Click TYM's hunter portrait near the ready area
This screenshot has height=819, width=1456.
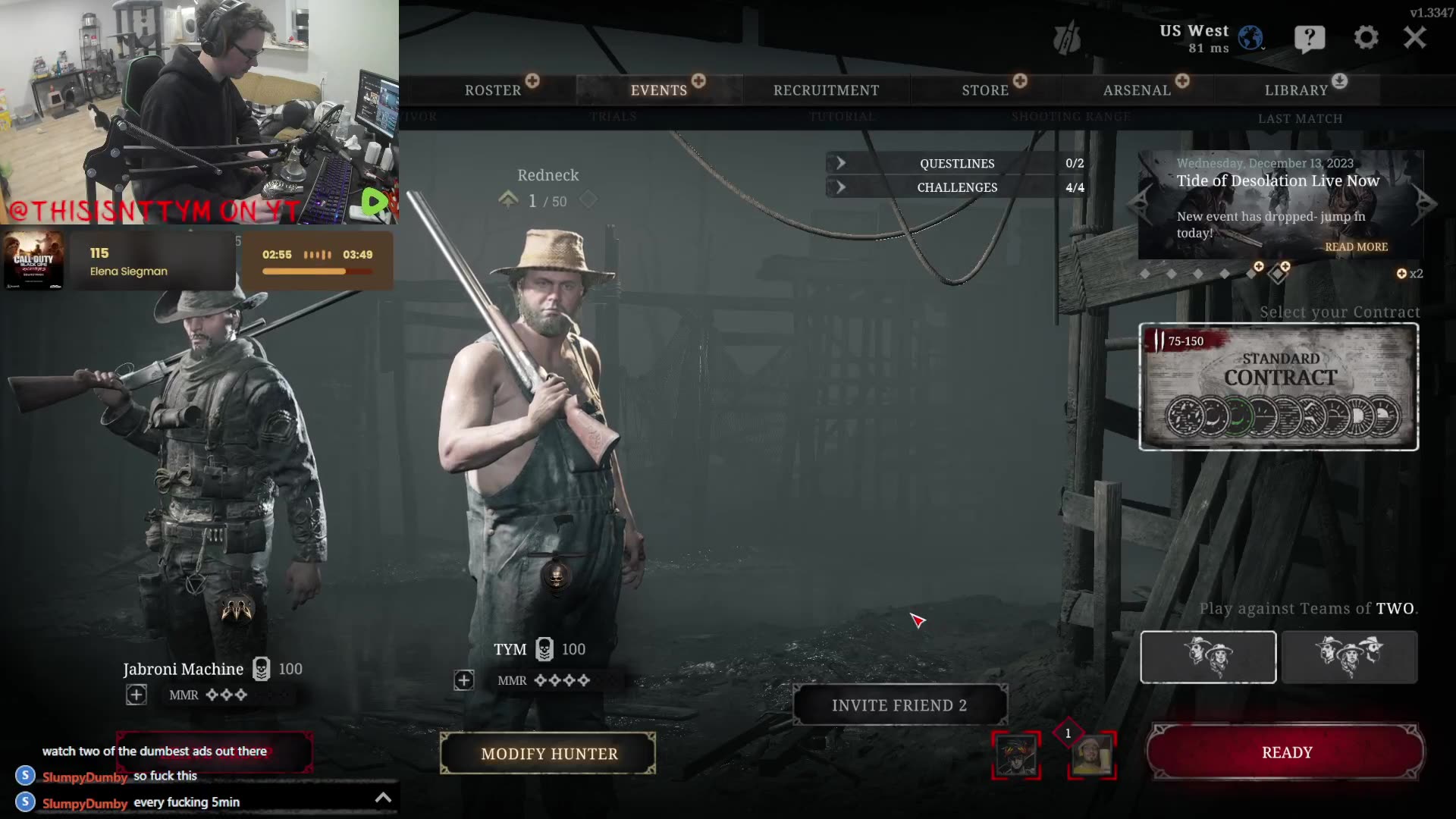[x=1092, y=755]
